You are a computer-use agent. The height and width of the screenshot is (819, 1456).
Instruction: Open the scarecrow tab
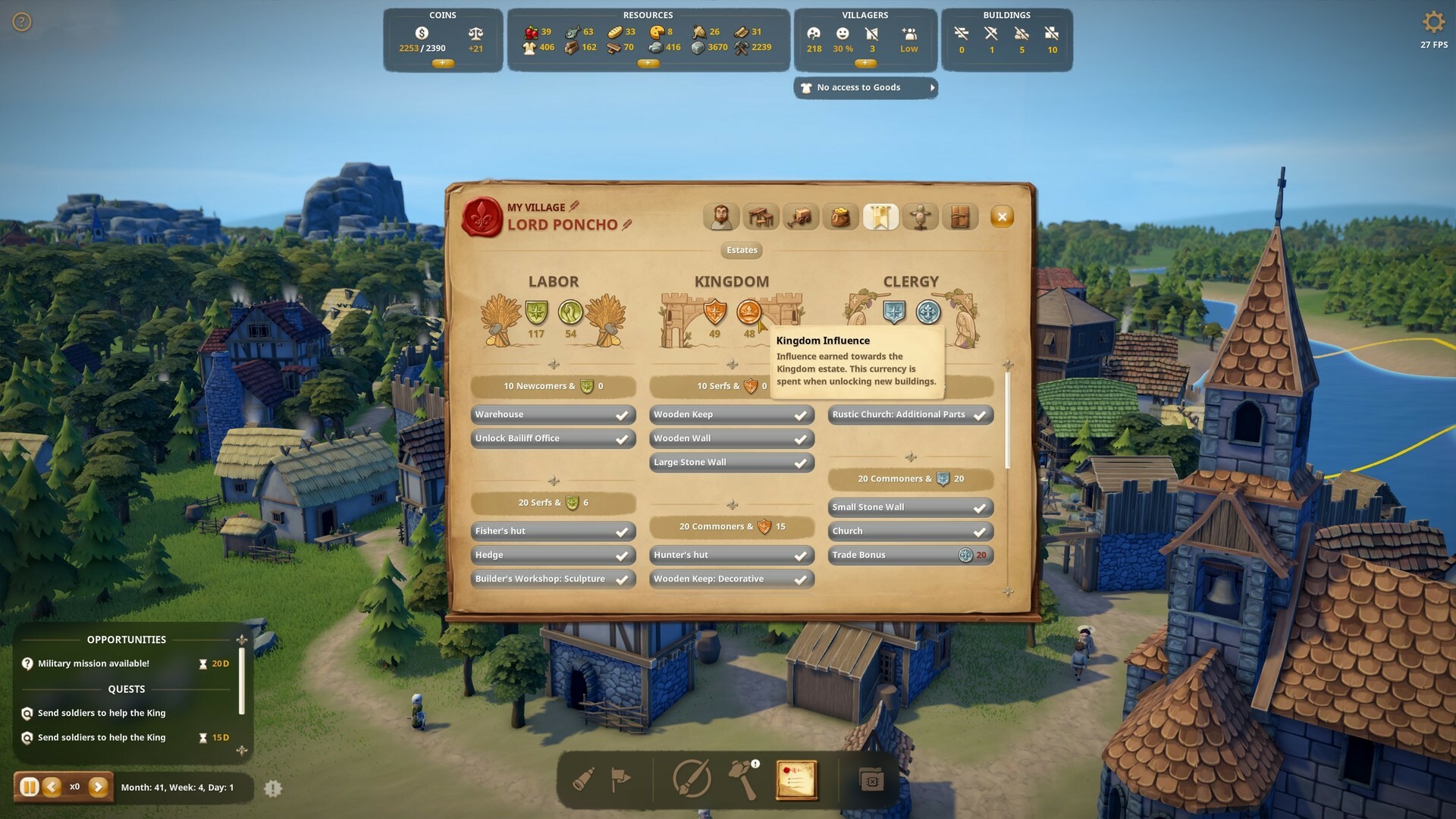pos(921,216)
